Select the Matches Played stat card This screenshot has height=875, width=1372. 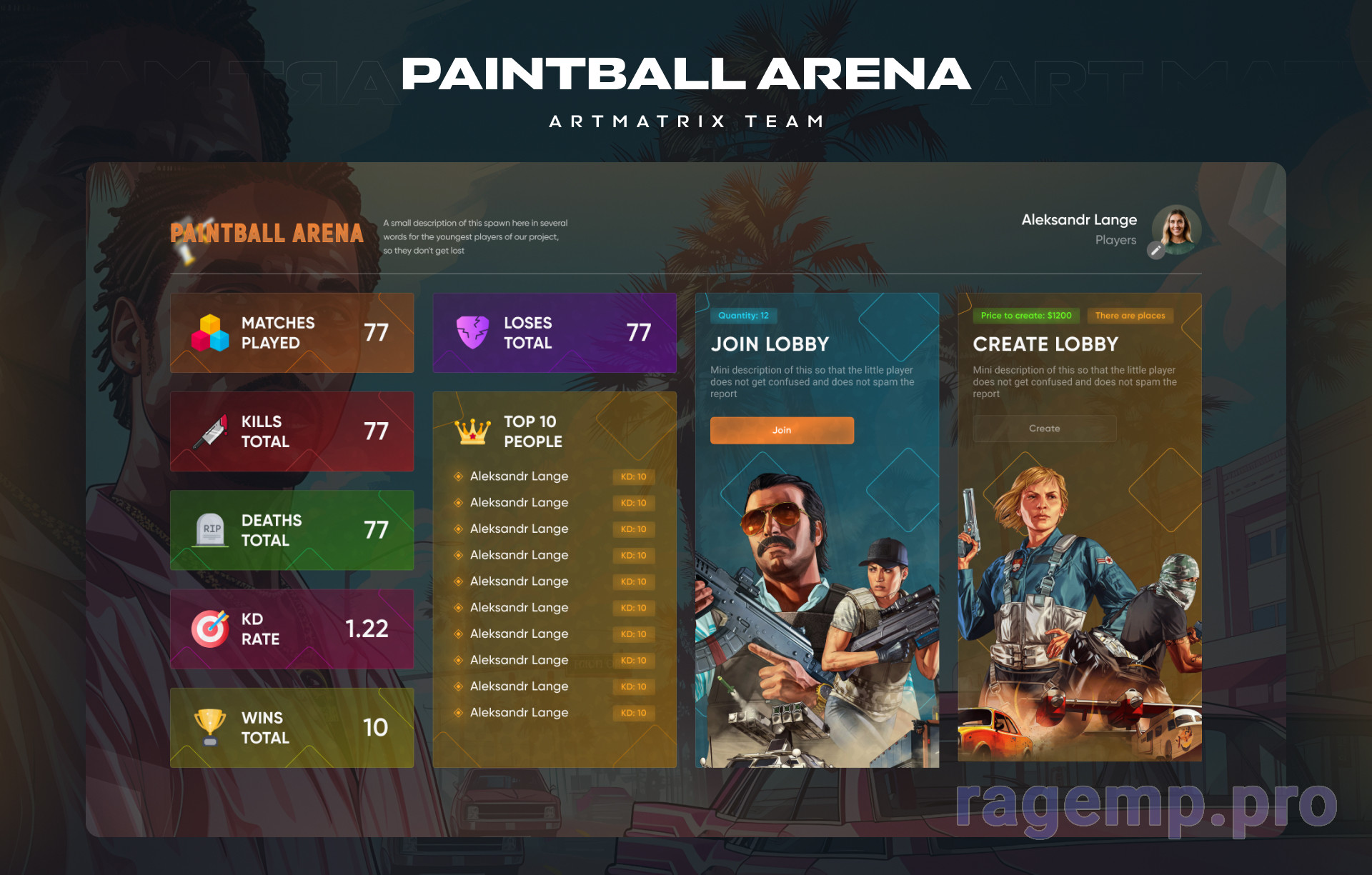292,333
